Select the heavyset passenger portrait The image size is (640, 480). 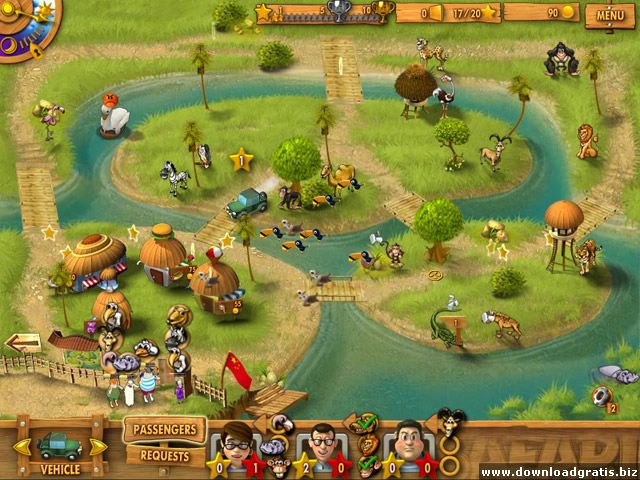[410, 440]
